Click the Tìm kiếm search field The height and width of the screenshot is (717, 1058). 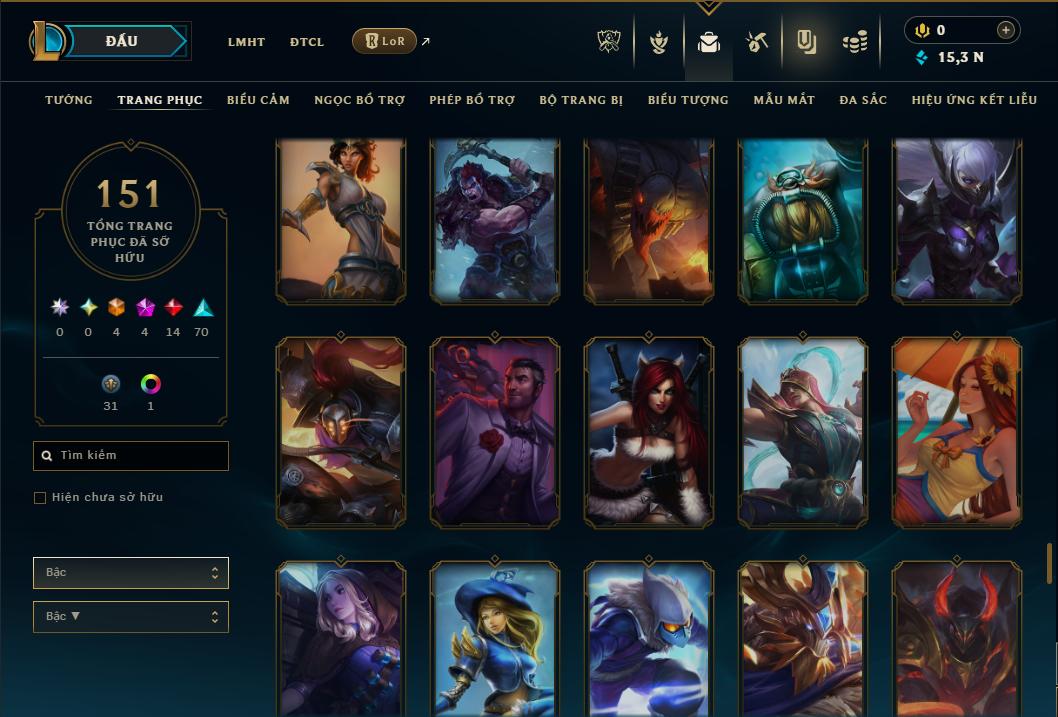pyautogui.click(x=131, y=456)
